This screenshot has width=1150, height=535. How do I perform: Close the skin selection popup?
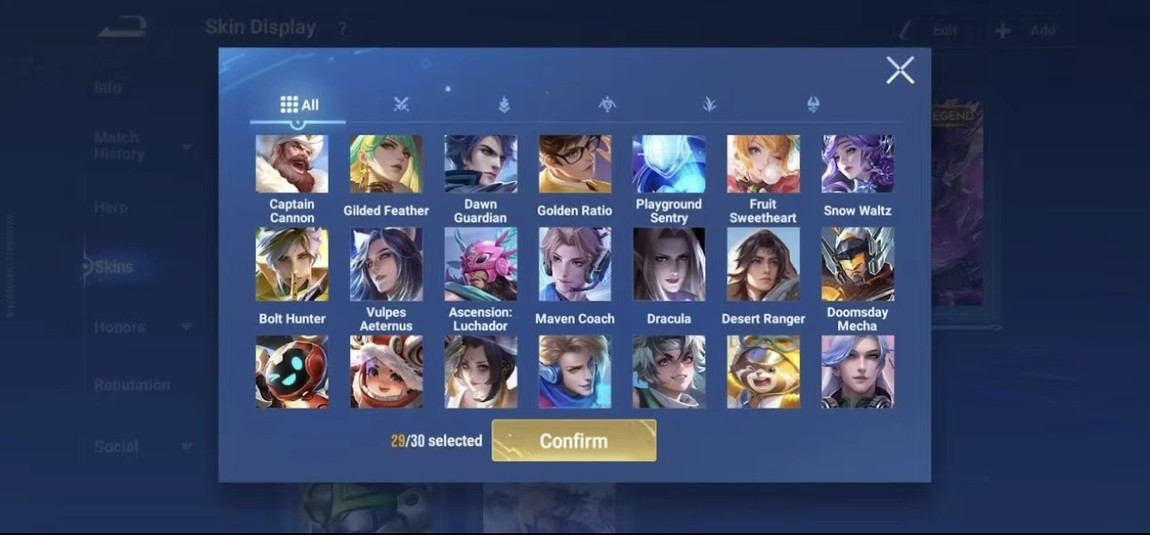899,70
